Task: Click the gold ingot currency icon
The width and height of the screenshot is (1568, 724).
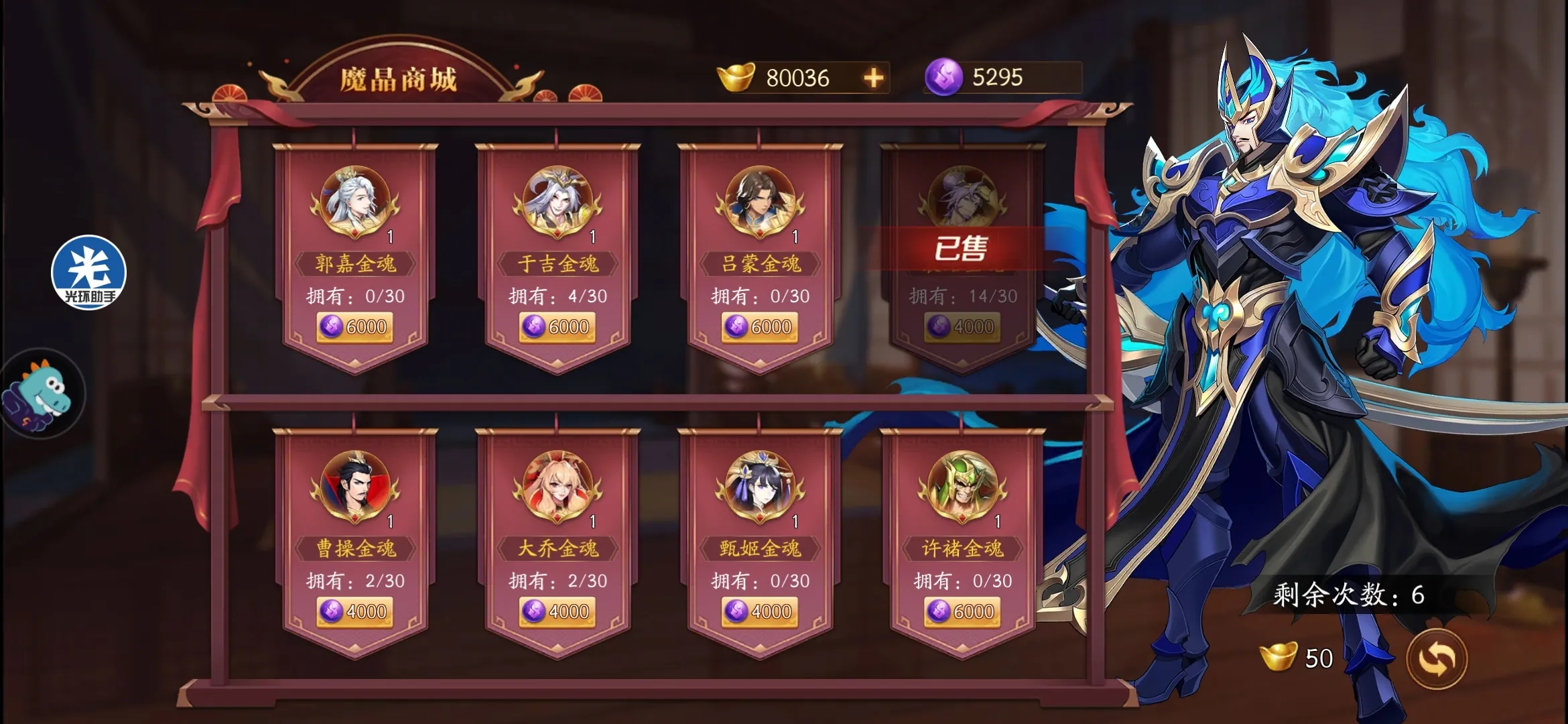Action: pos(734,76)
